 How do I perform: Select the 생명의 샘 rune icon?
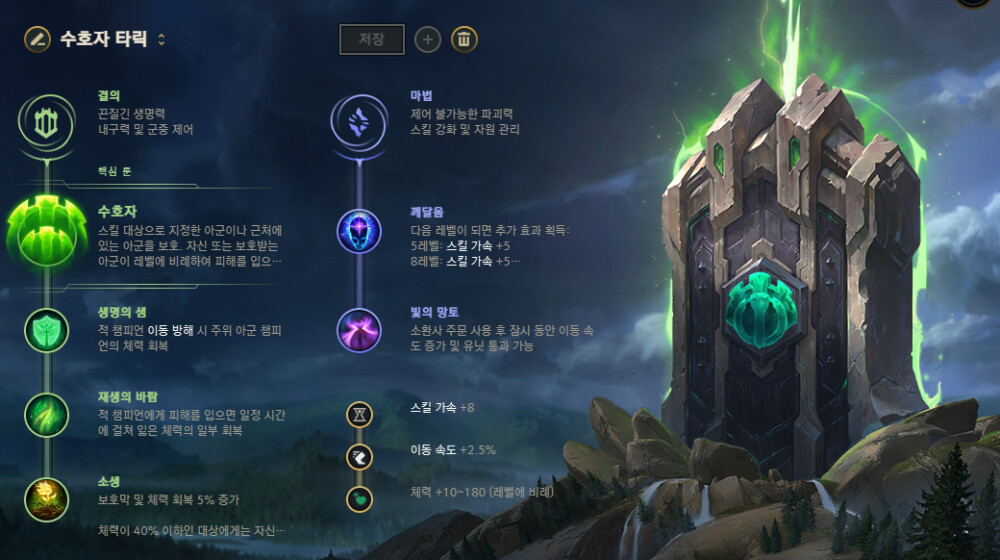point(46,330)
